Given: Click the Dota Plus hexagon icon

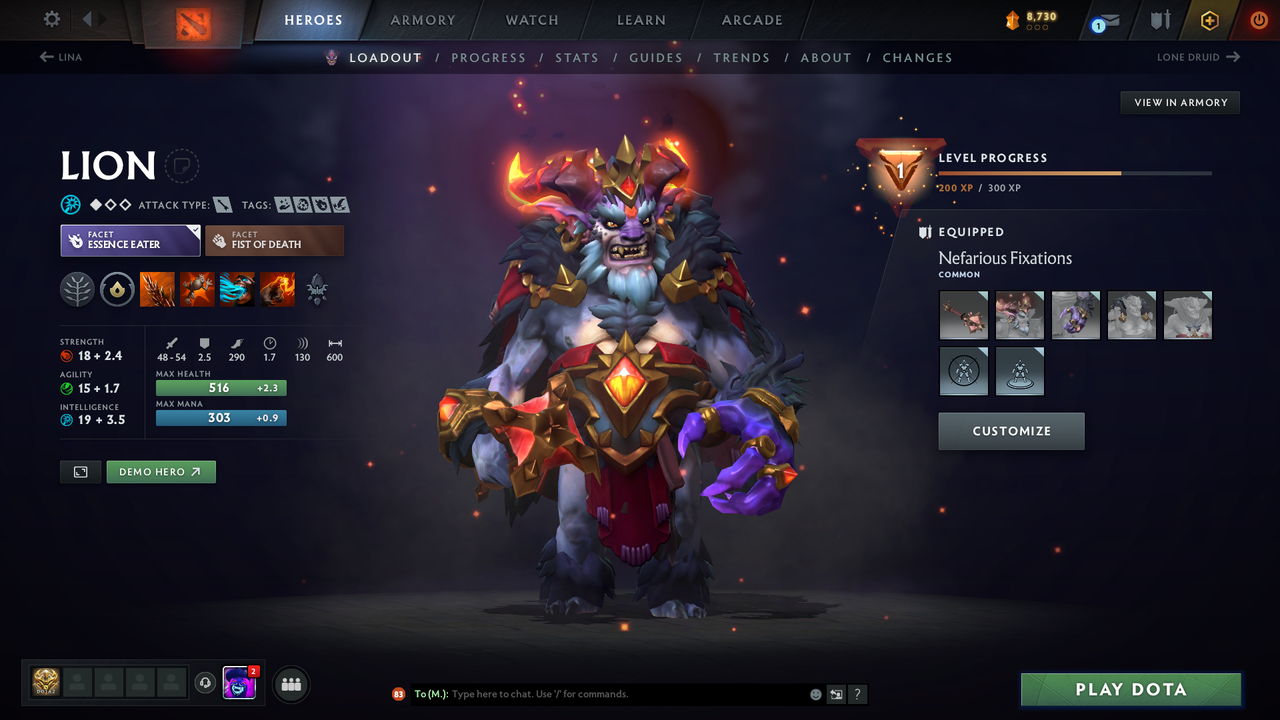Looking at the screenshot, I should pos(1209,20).
